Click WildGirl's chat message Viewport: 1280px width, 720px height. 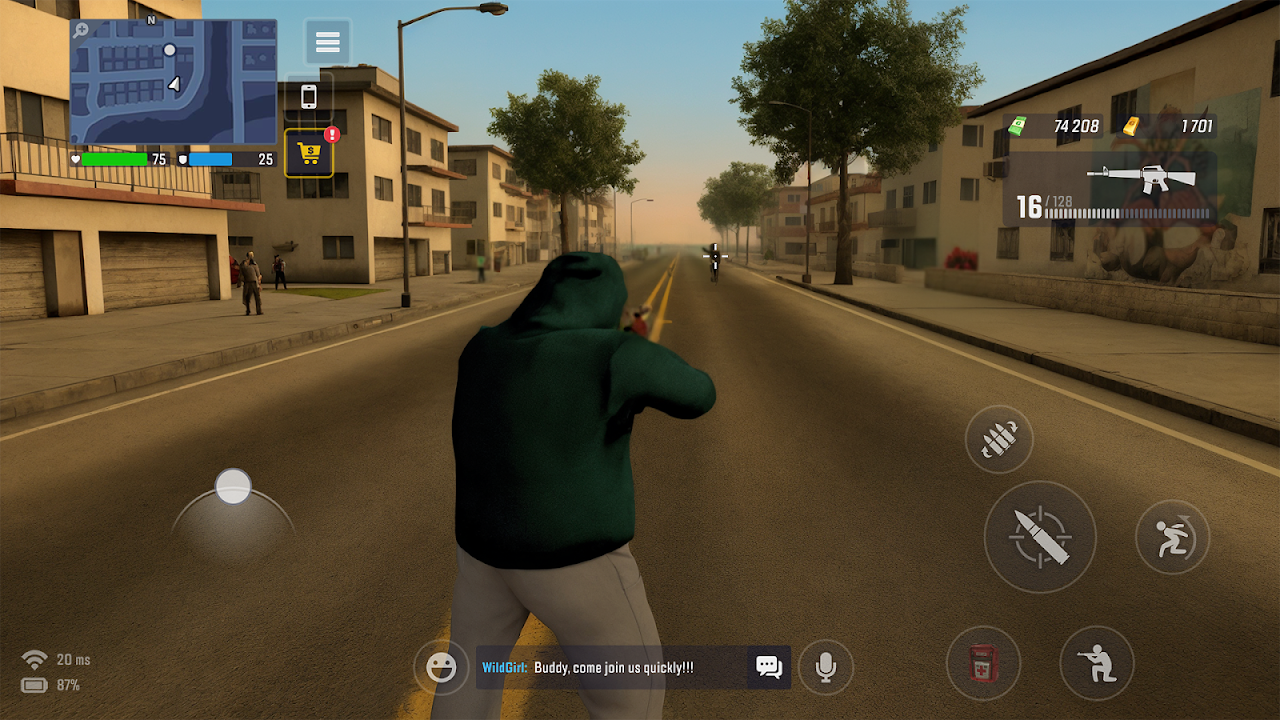[x=612, y=667]
